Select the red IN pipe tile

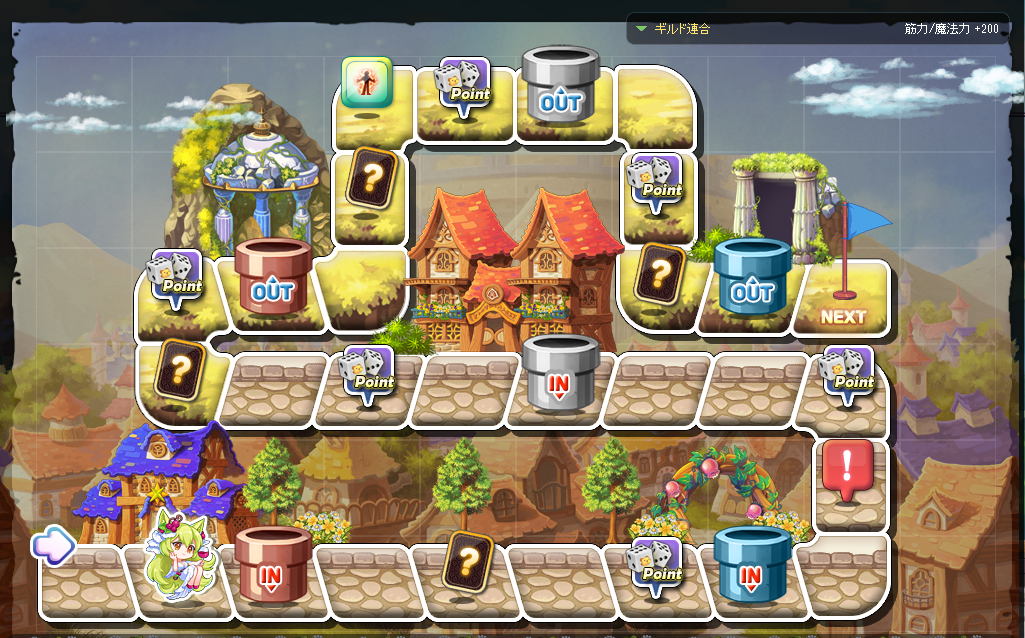(271, 566)
